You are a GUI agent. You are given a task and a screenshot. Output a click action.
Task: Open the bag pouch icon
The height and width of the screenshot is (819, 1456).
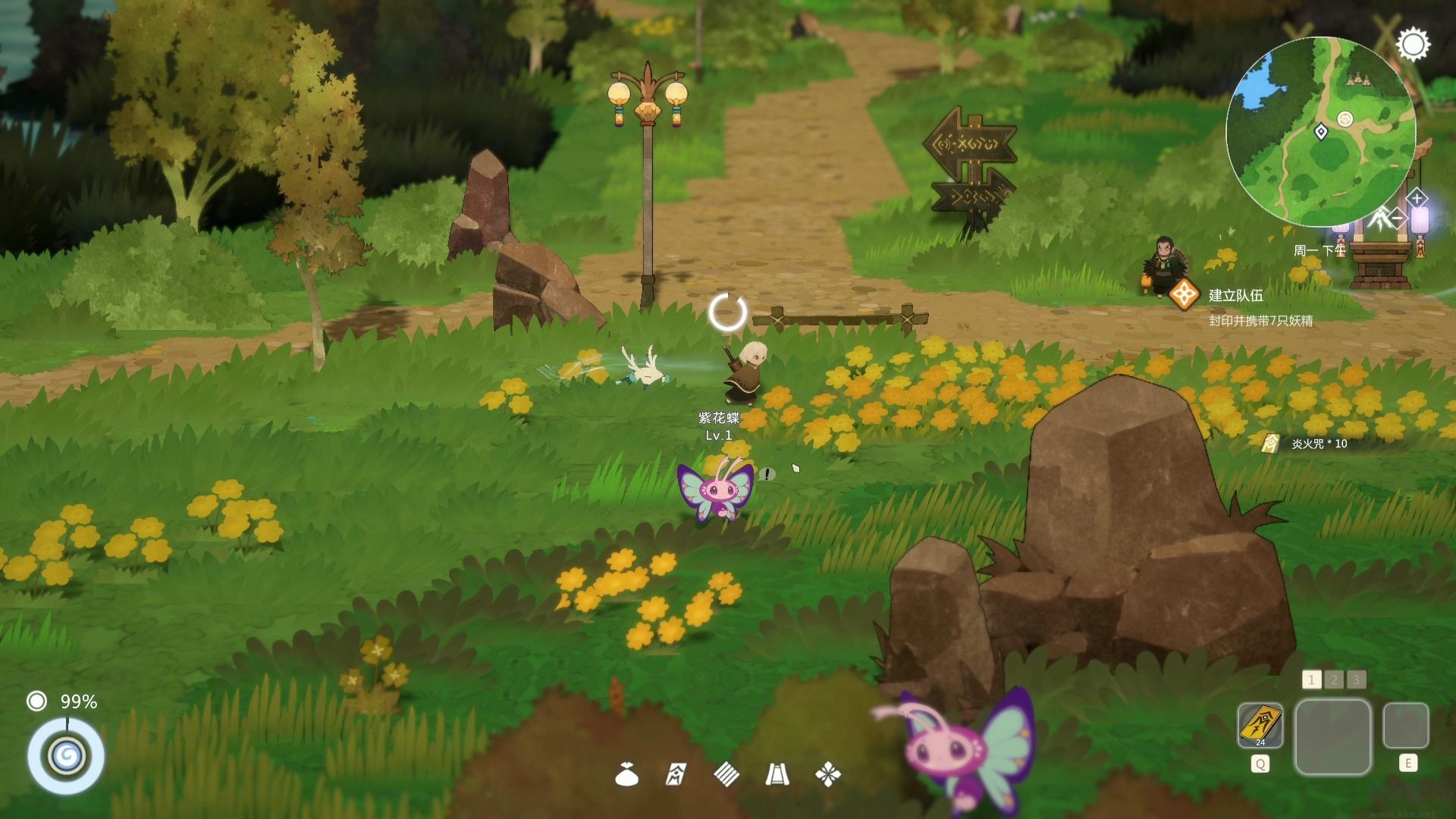tap(626, 775)
